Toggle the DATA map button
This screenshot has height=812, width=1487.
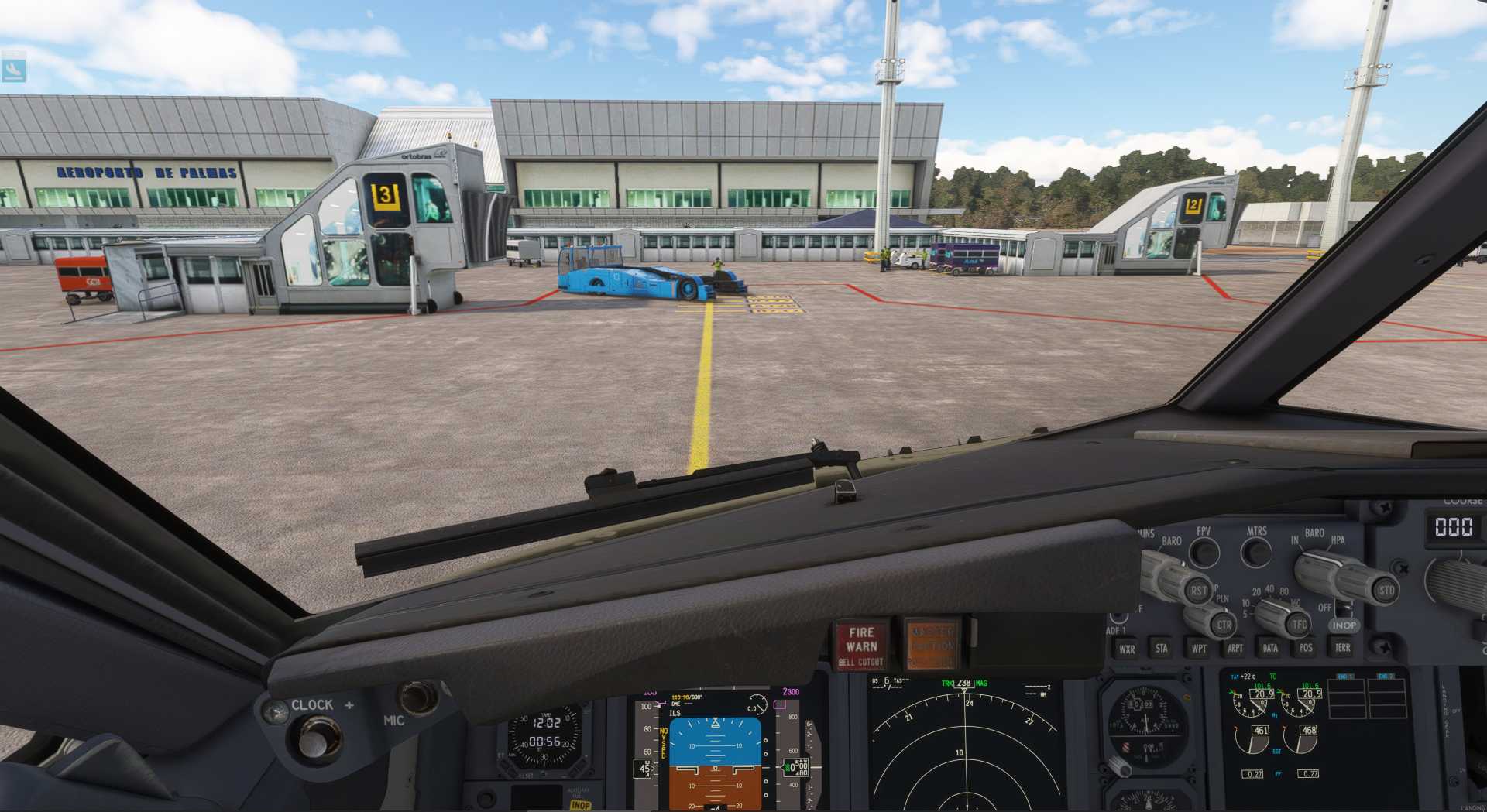click(x=1270, y=648)
